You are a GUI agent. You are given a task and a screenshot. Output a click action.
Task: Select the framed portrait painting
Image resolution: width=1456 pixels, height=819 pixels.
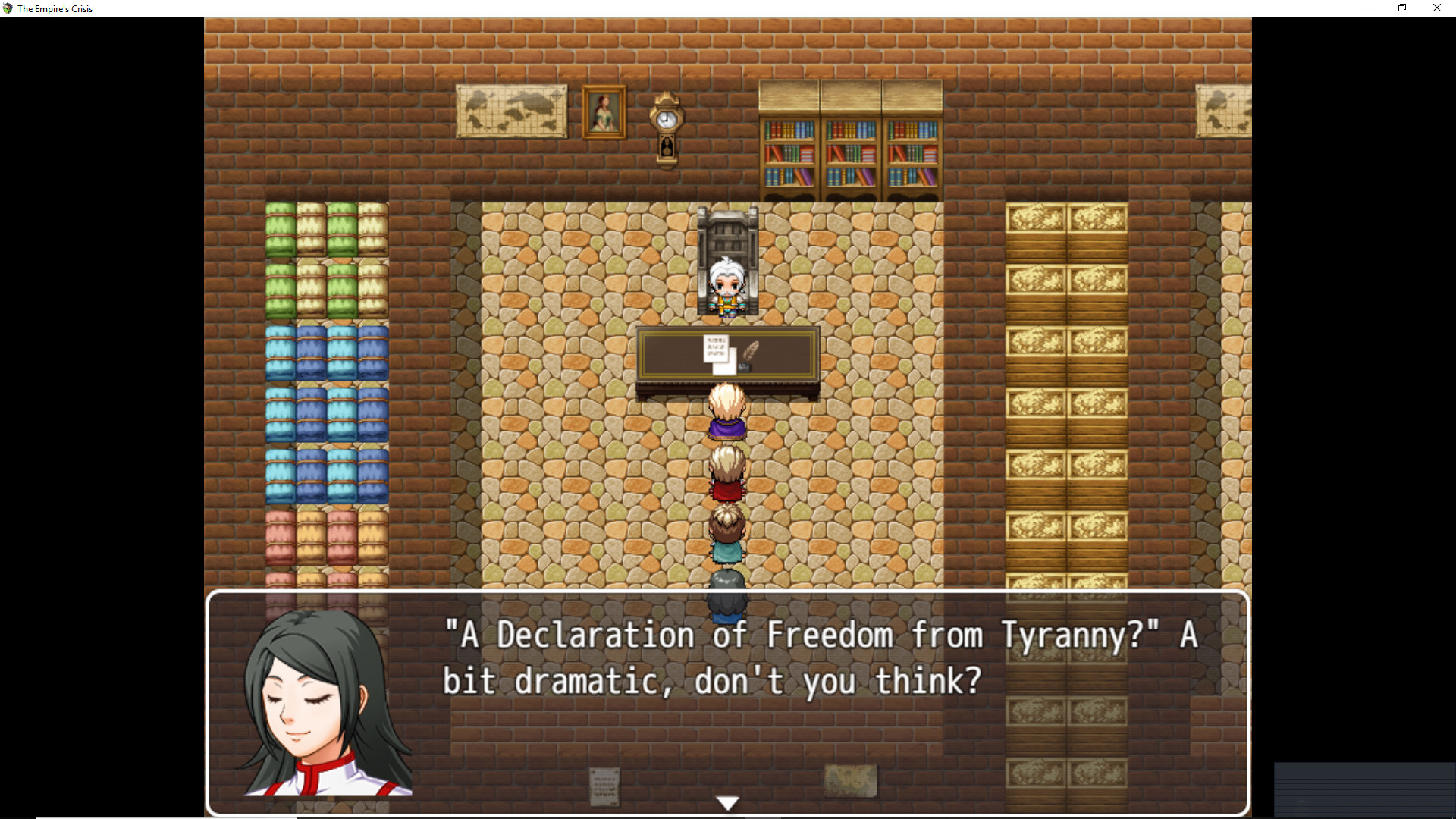pos(603,112)
